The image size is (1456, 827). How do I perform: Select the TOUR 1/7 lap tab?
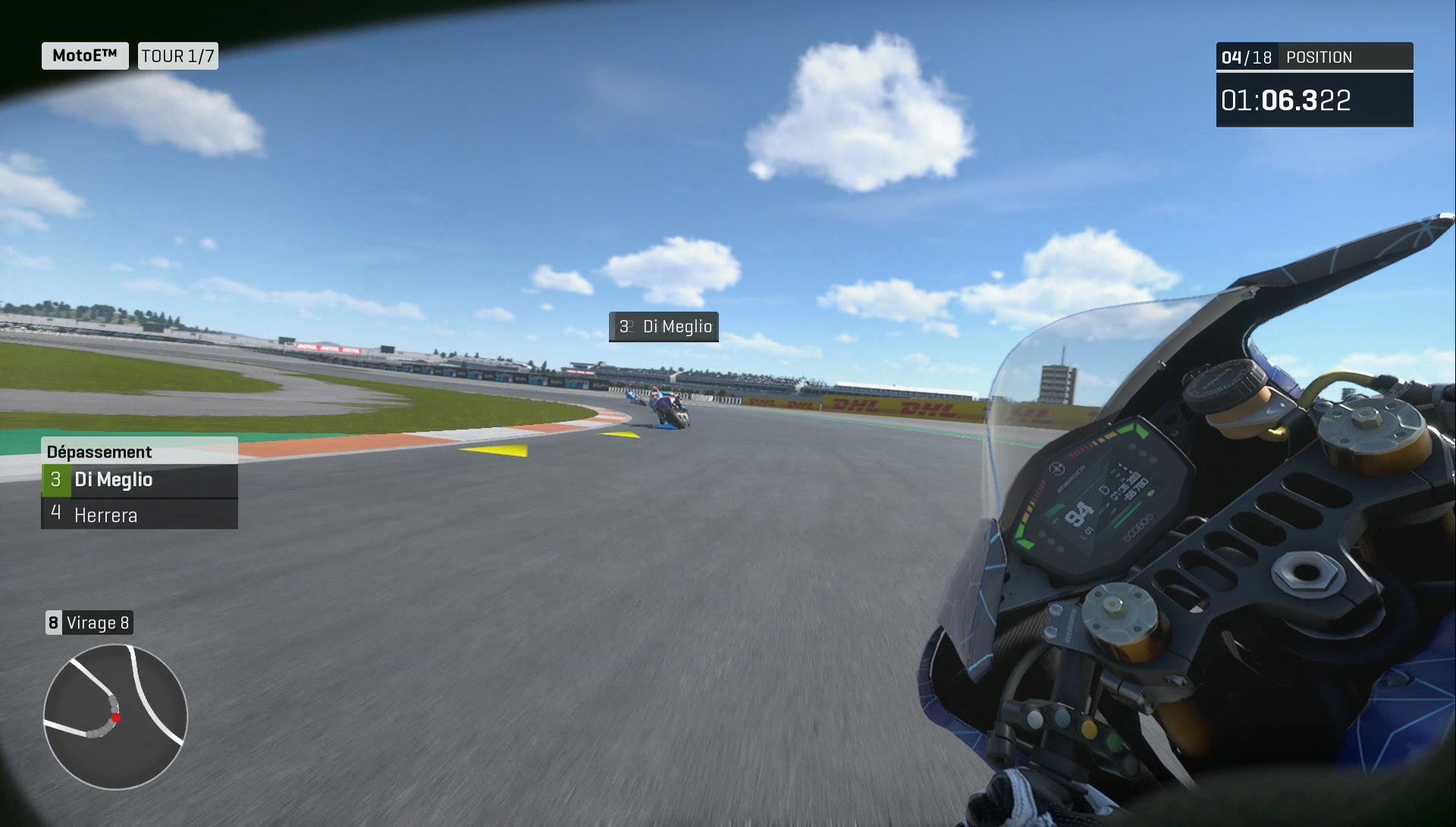[177, 55]
